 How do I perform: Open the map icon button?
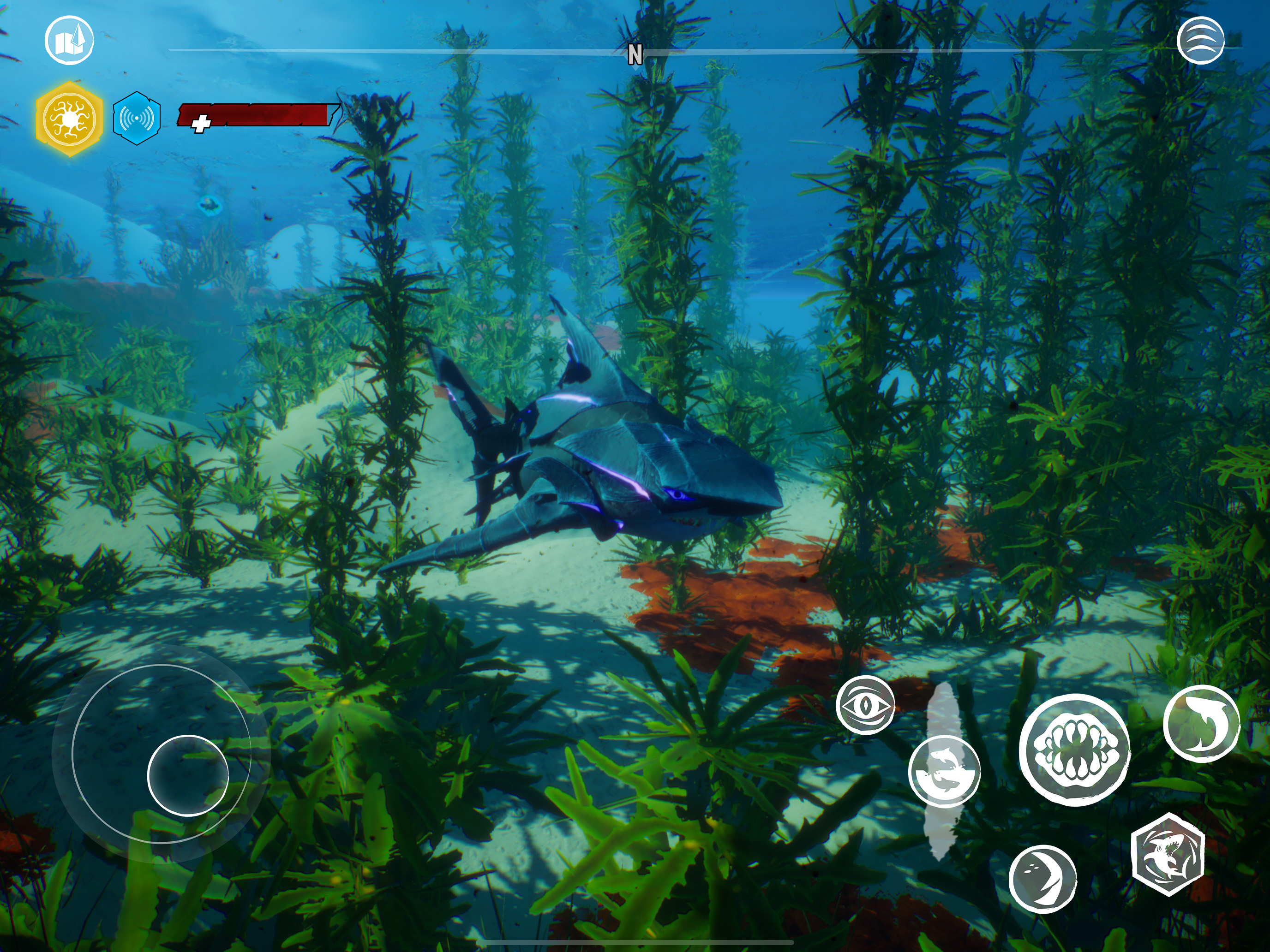(70, 40)
